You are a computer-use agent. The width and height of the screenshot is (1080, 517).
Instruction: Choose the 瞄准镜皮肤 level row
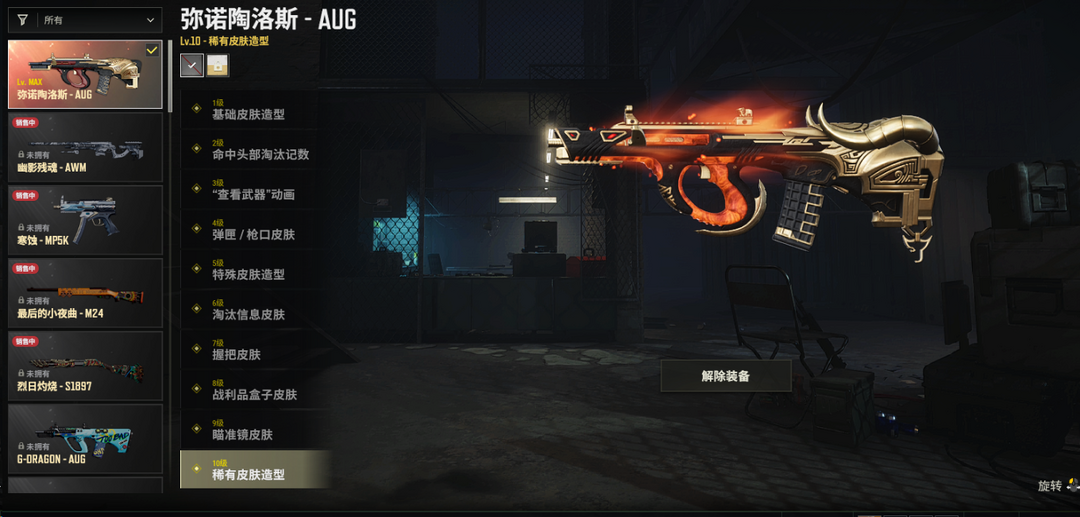[255, 430]
